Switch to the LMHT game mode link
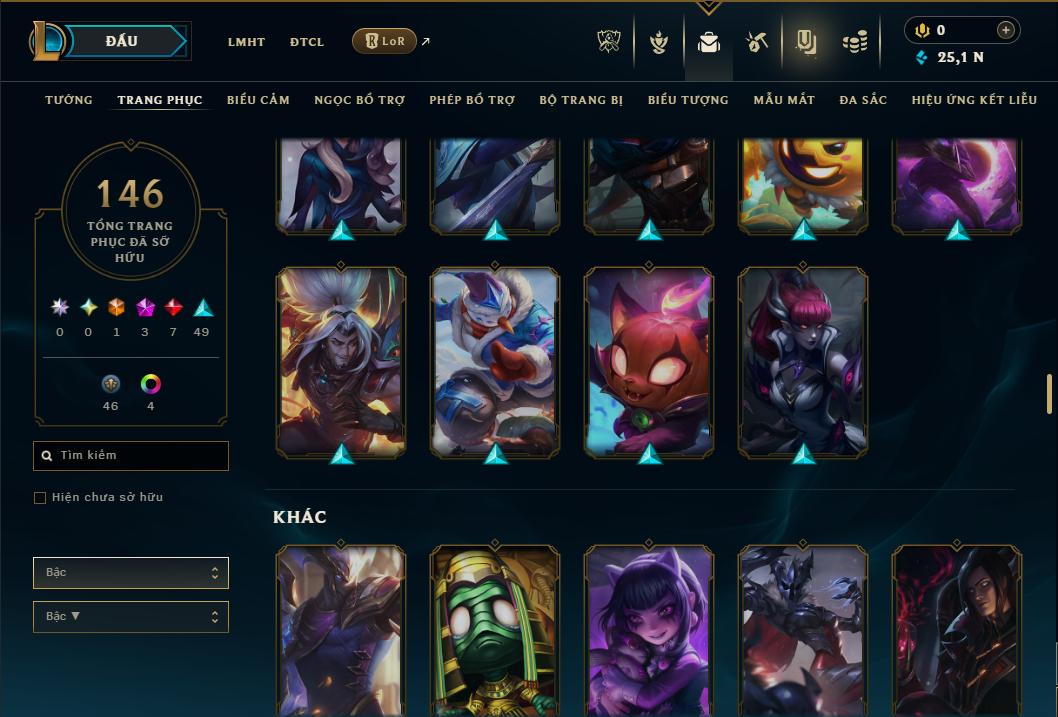 [246, 42]
